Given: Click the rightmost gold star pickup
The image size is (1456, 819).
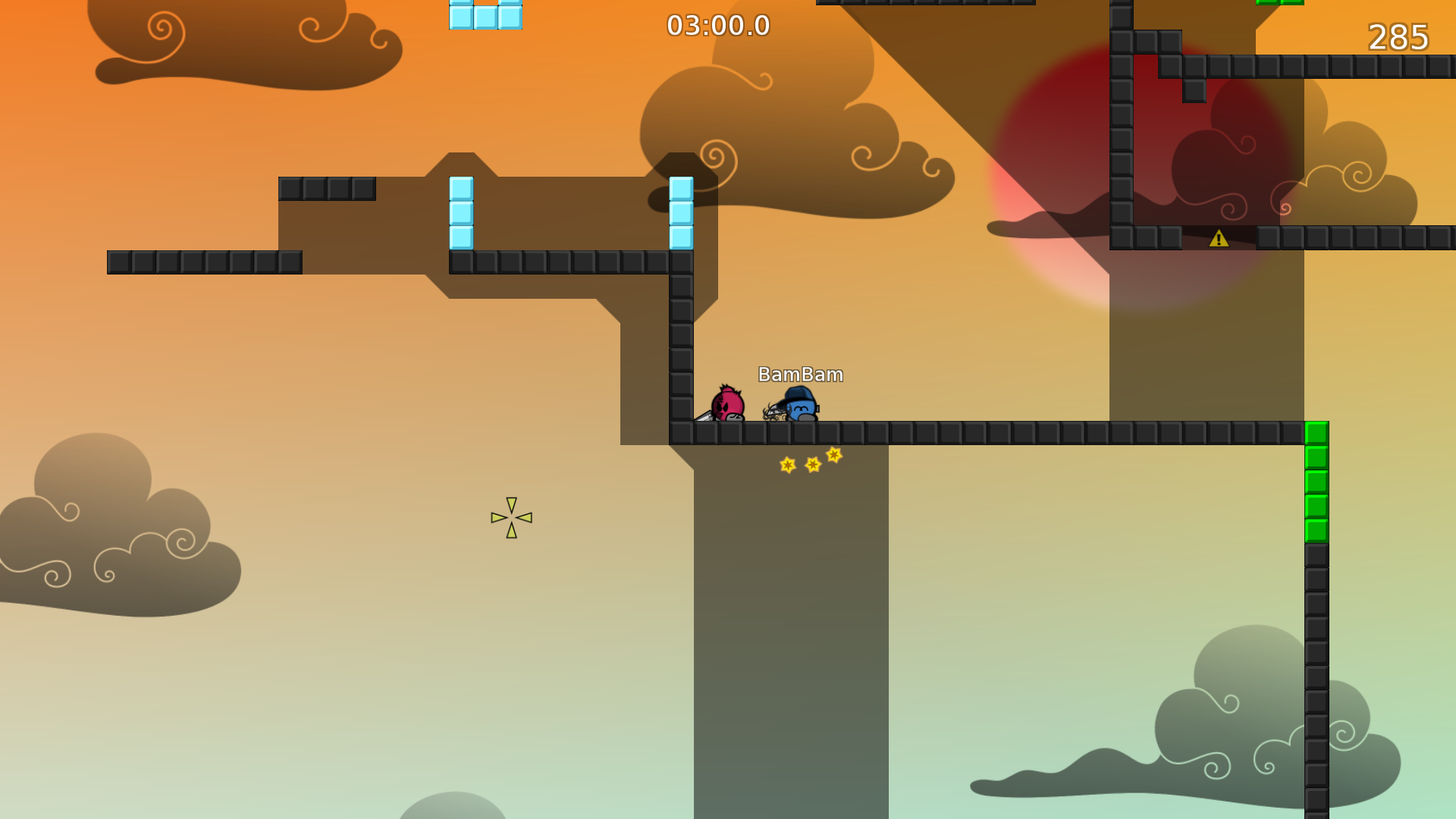Looking at the screenshot, I should point(833,456).
